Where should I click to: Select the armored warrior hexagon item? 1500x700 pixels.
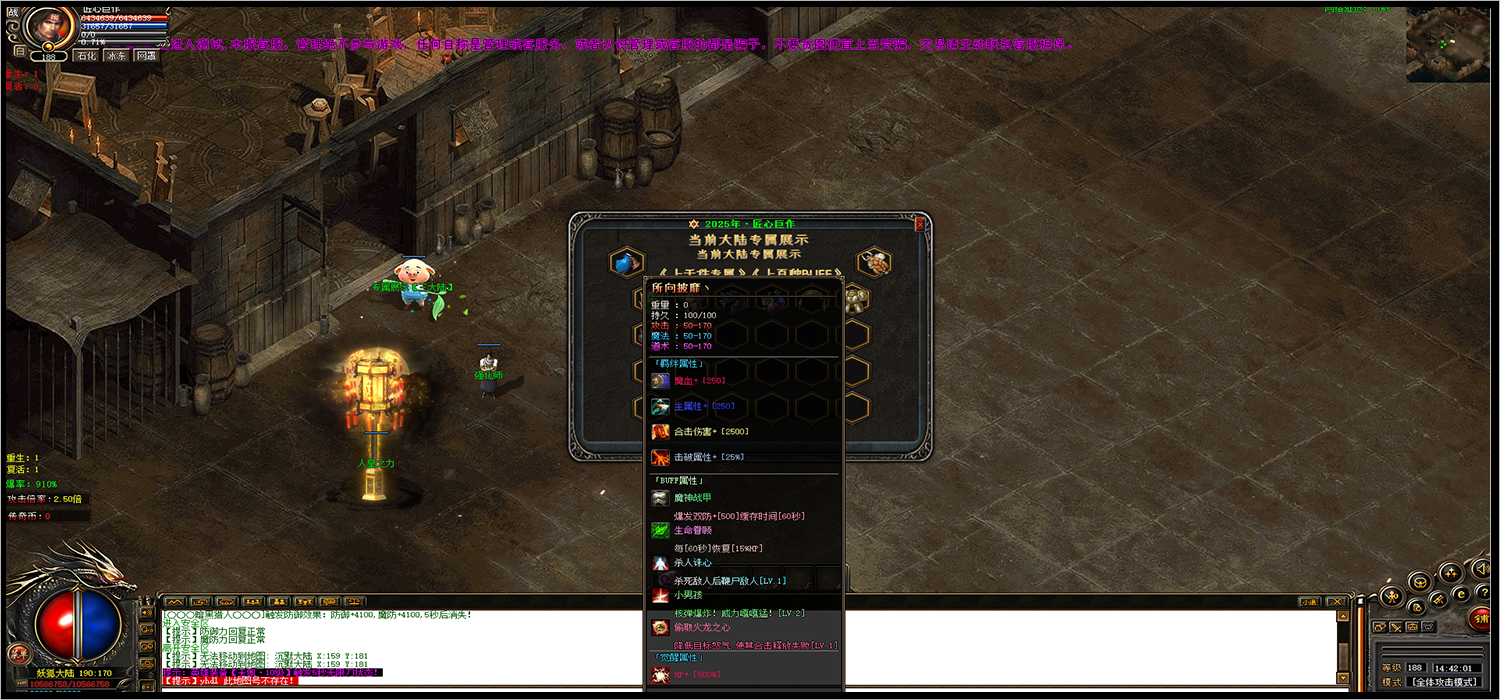[x=874, y=263]
